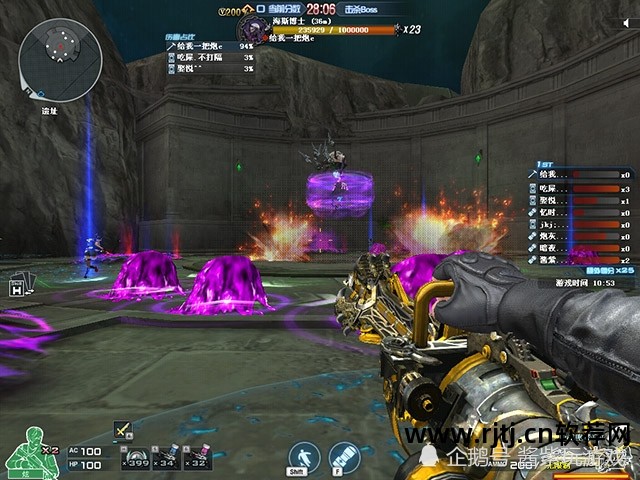Choose the blue potion slot with x34

[164, 456]
